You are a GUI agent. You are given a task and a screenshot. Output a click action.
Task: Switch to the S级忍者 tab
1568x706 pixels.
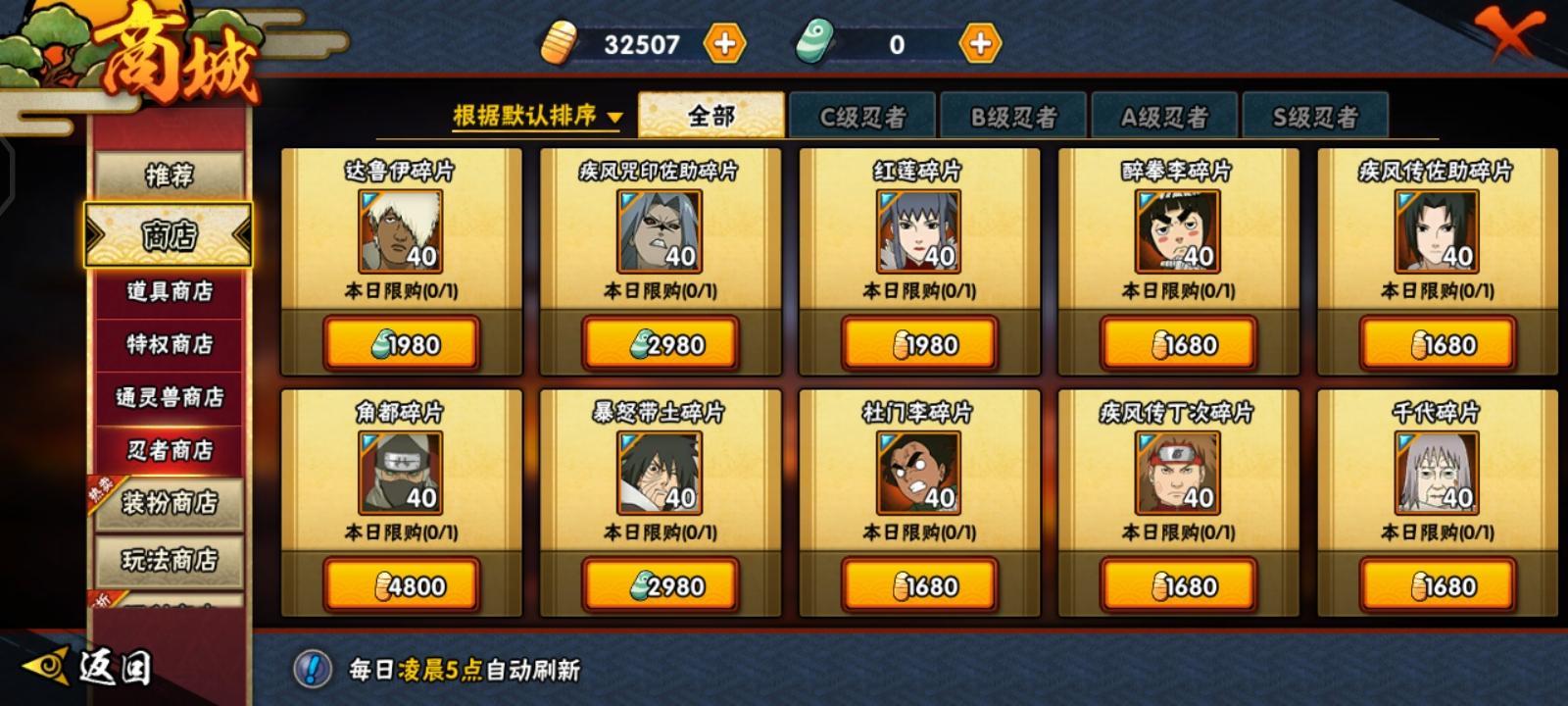(1317, 115)
